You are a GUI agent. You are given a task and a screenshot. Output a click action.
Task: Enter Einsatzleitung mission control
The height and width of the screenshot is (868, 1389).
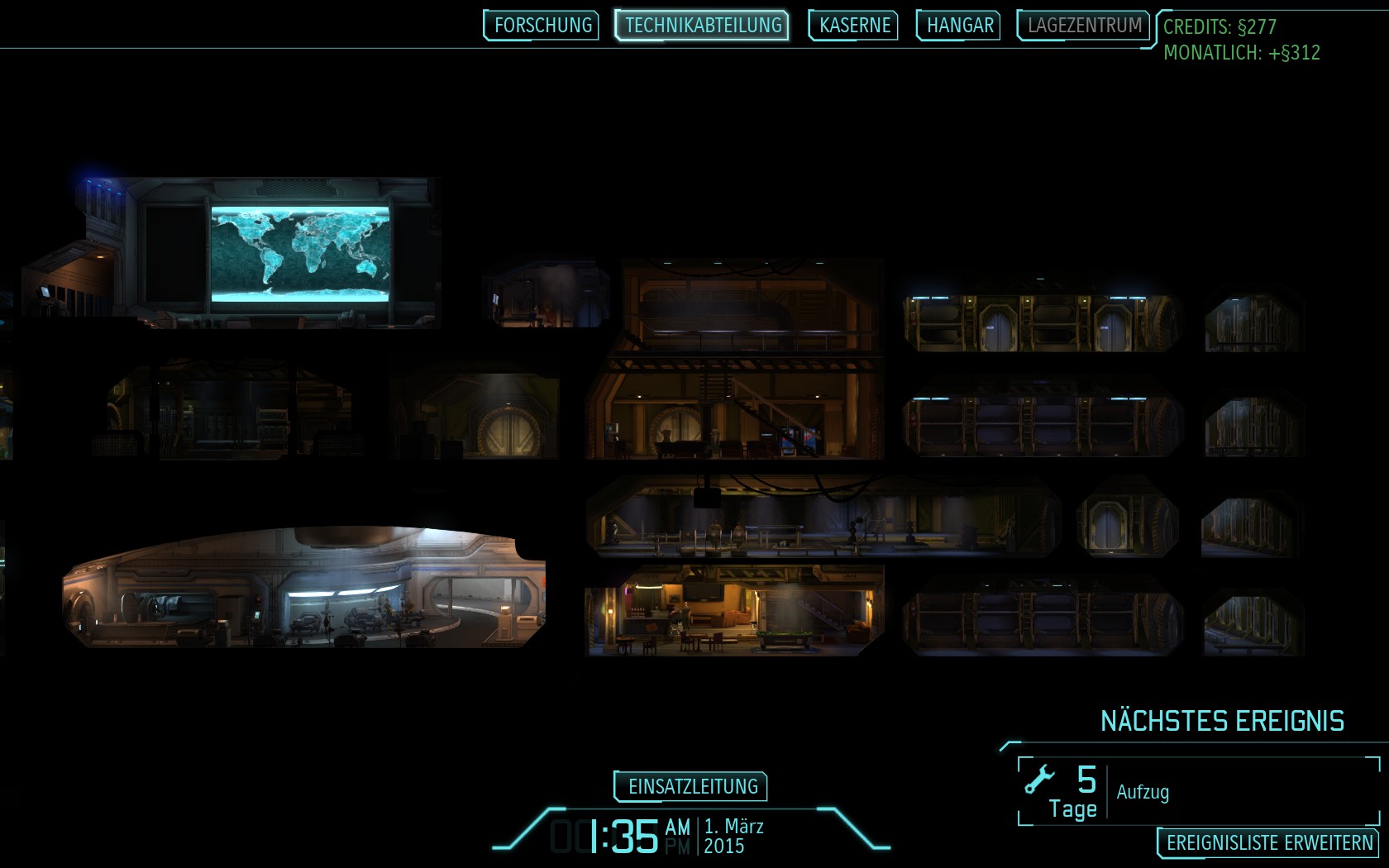(x=692, y=786)
